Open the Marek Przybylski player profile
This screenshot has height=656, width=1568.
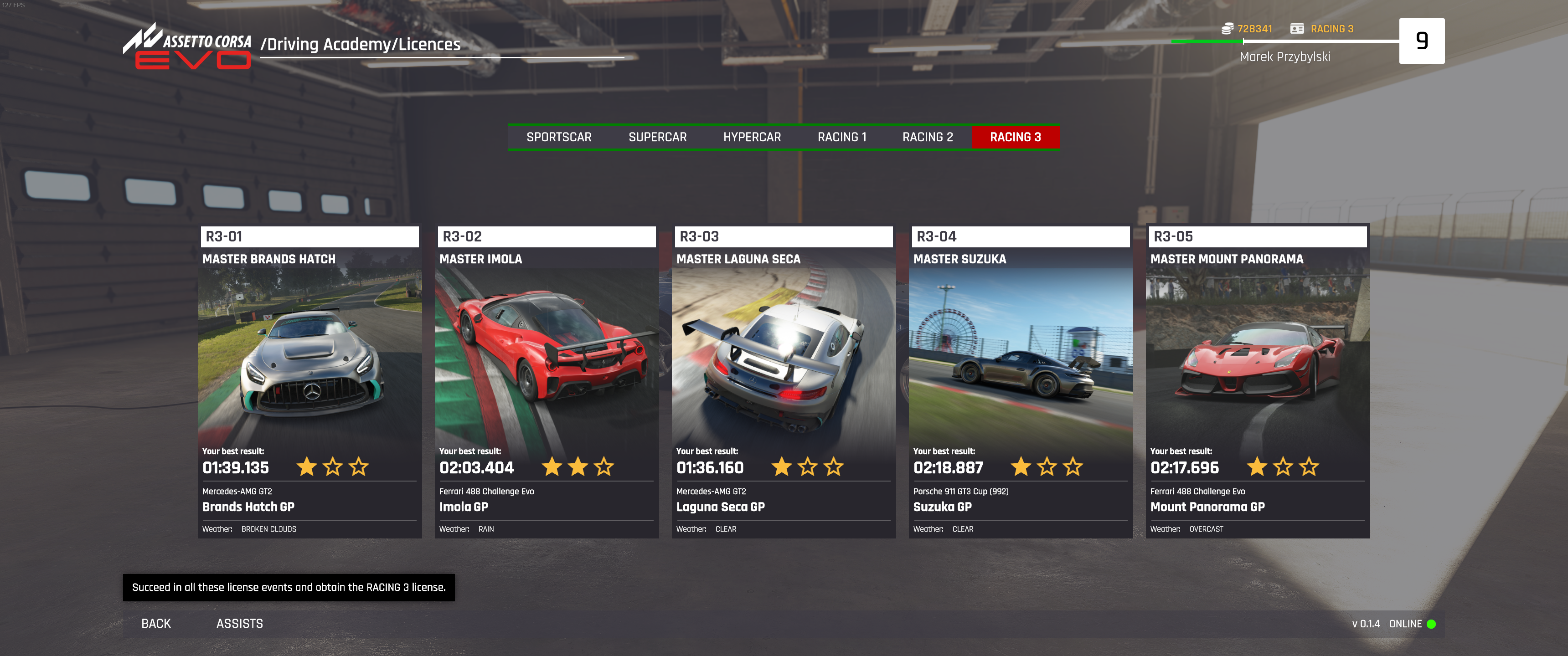pos(1284,56)
